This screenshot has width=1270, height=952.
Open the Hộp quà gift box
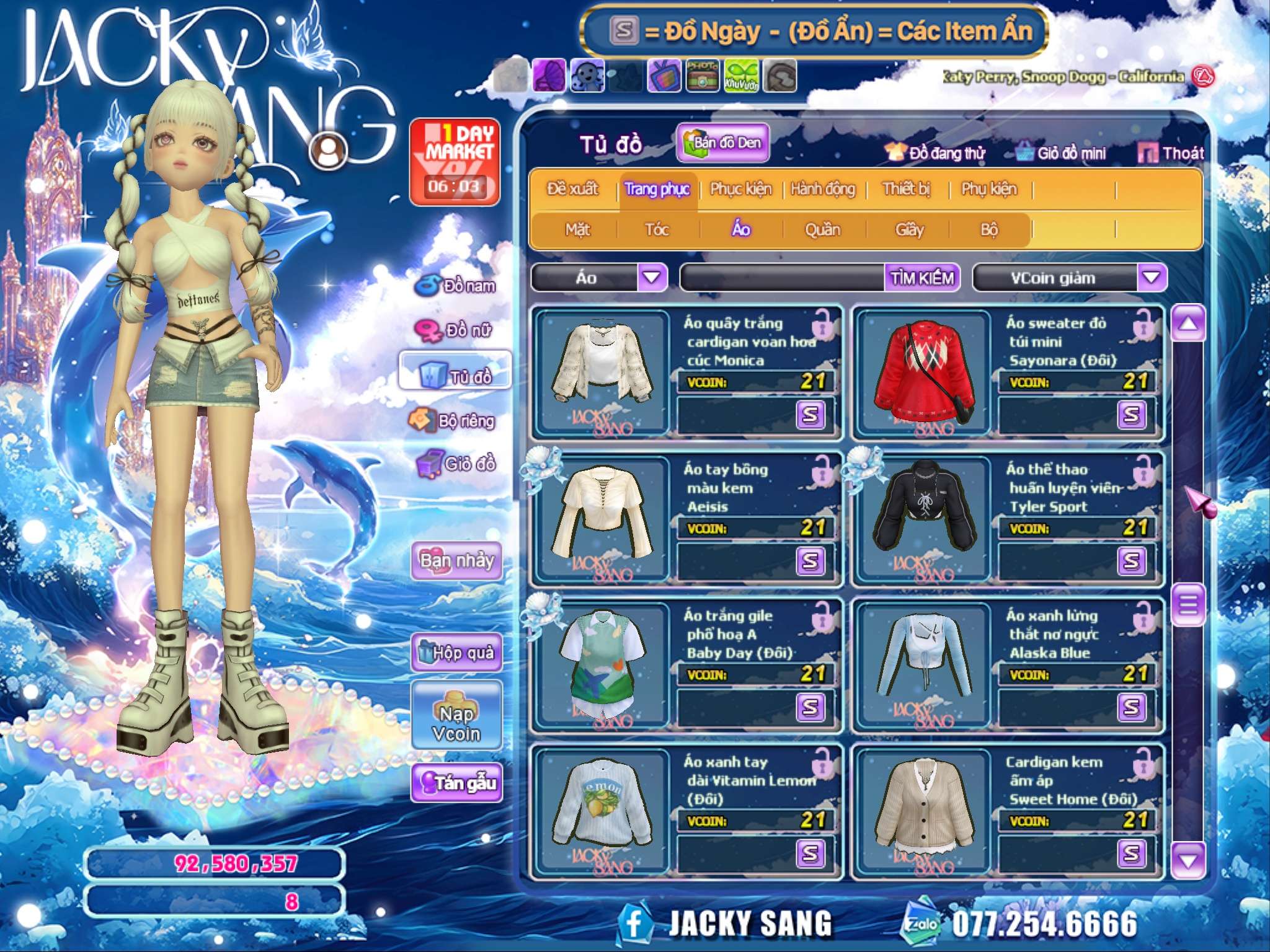[x=456, y=652]
